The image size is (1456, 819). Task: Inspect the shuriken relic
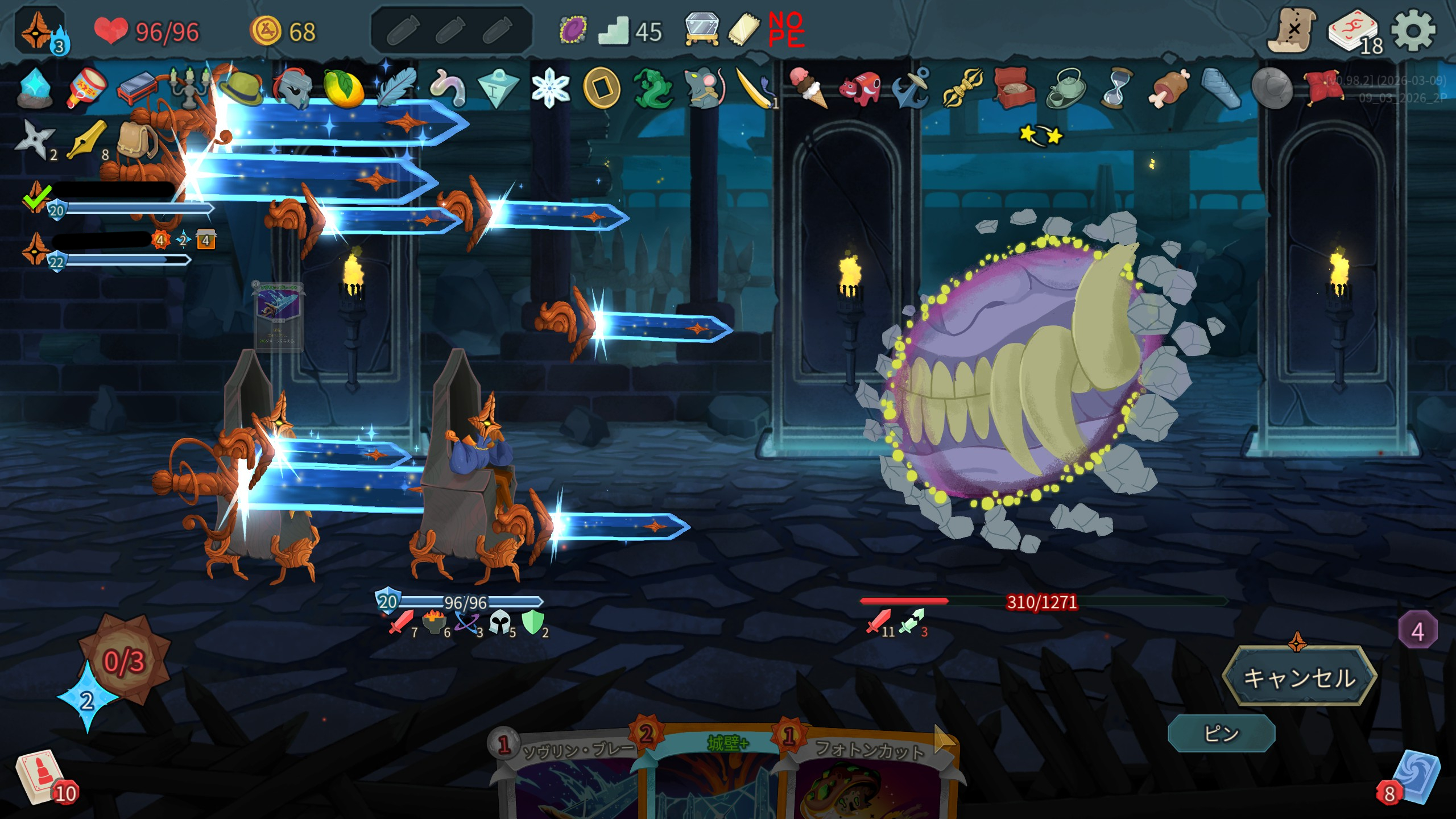34,139
